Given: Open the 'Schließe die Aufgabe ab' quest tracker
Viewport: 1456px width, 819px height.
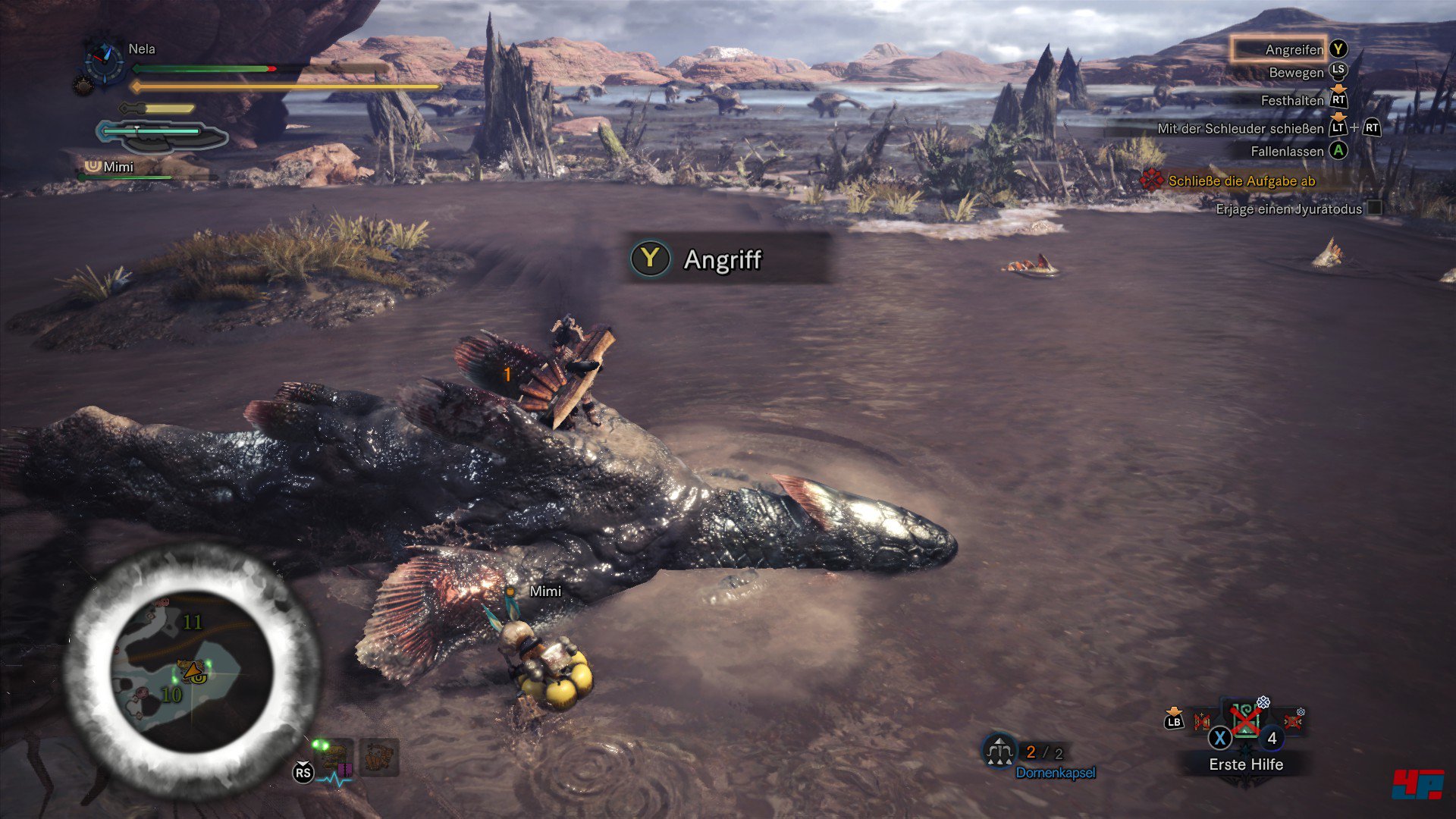Looking at the screenshot, I should [x=1241, y=180].
